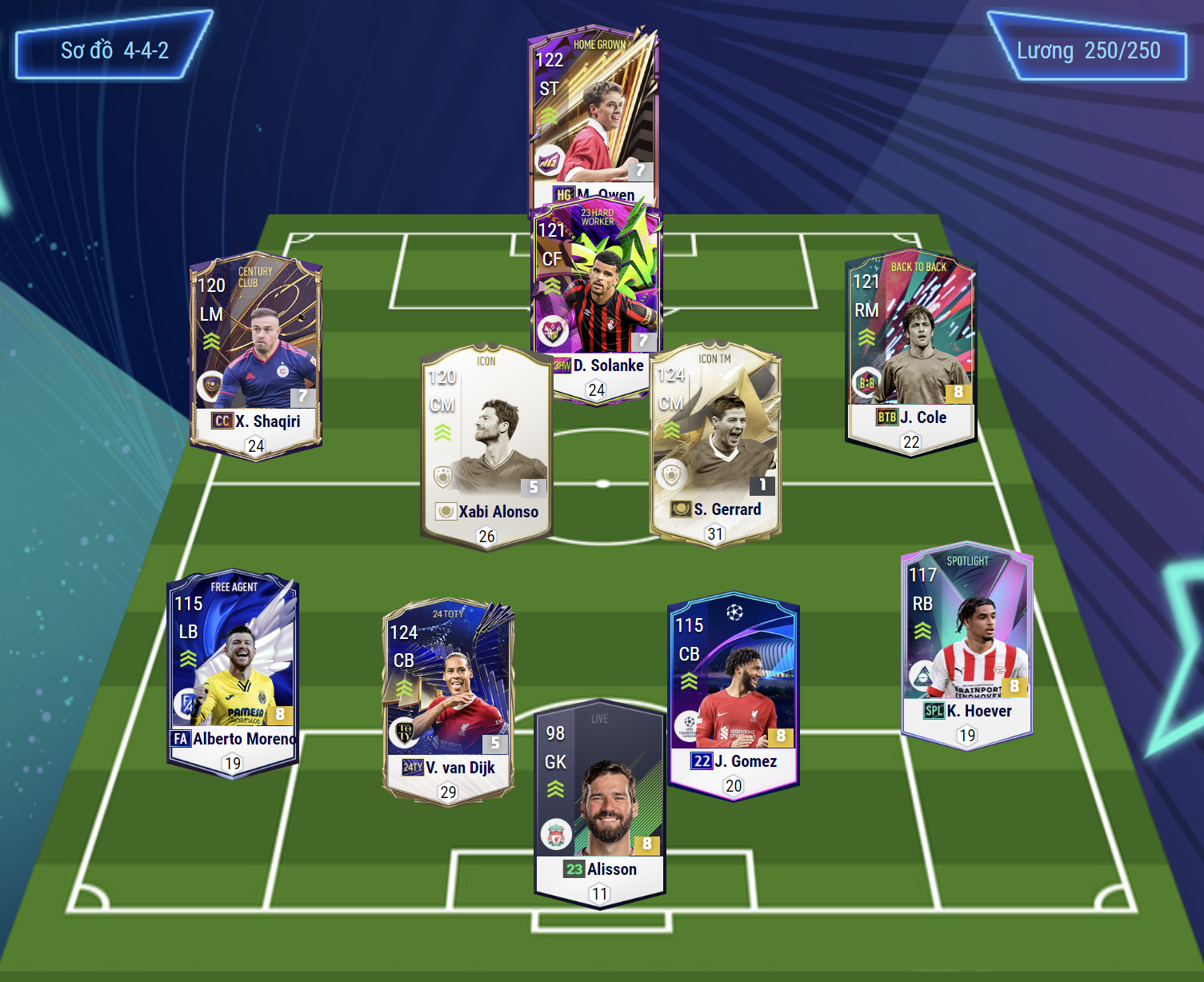This screenshot has width=1204, height=982.
Task: Select Alberto Moreno's left back card
Action: point(233,669)
